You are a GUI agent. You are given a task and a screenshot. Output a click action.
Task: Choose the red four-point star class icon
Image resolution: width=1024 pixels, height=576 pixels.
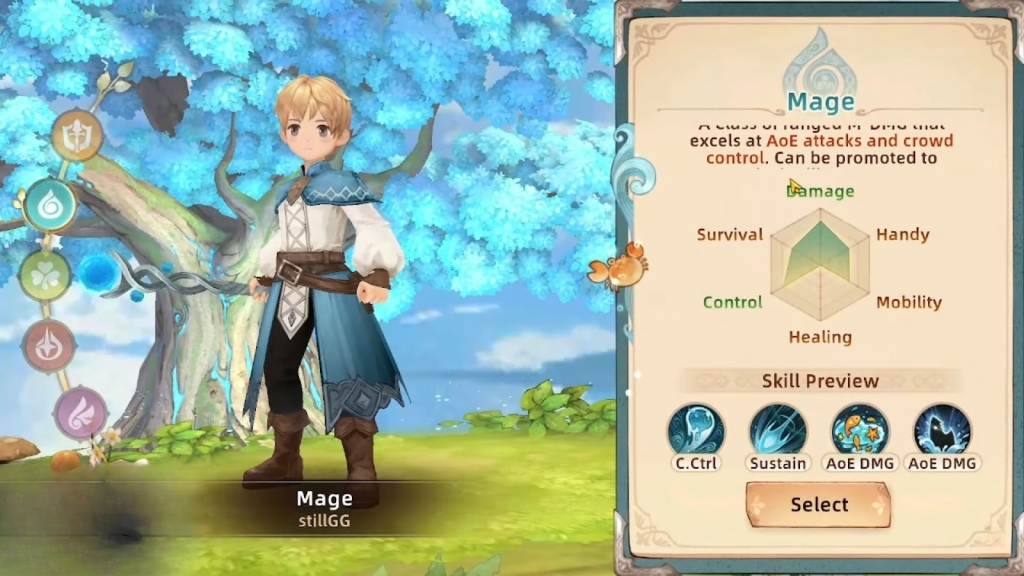pyautogui.click(x=49, y=345)
